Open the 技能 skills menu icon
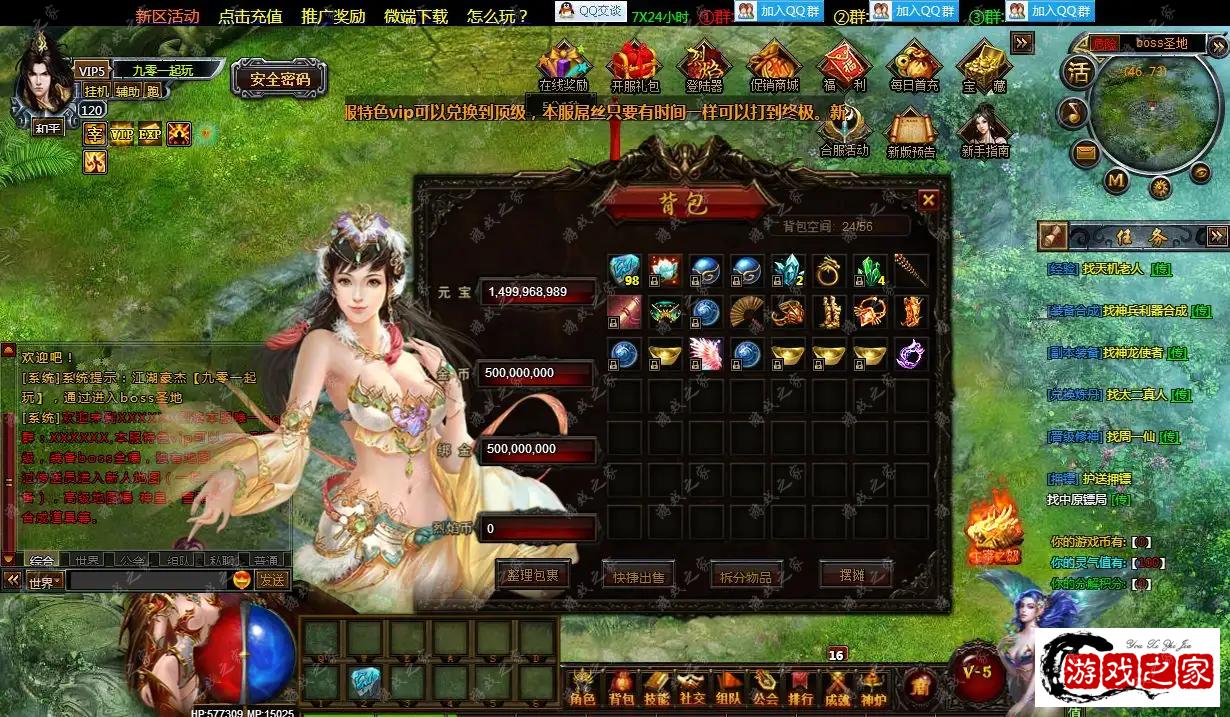The image size is (1230, 717). [x=656, y=689]
